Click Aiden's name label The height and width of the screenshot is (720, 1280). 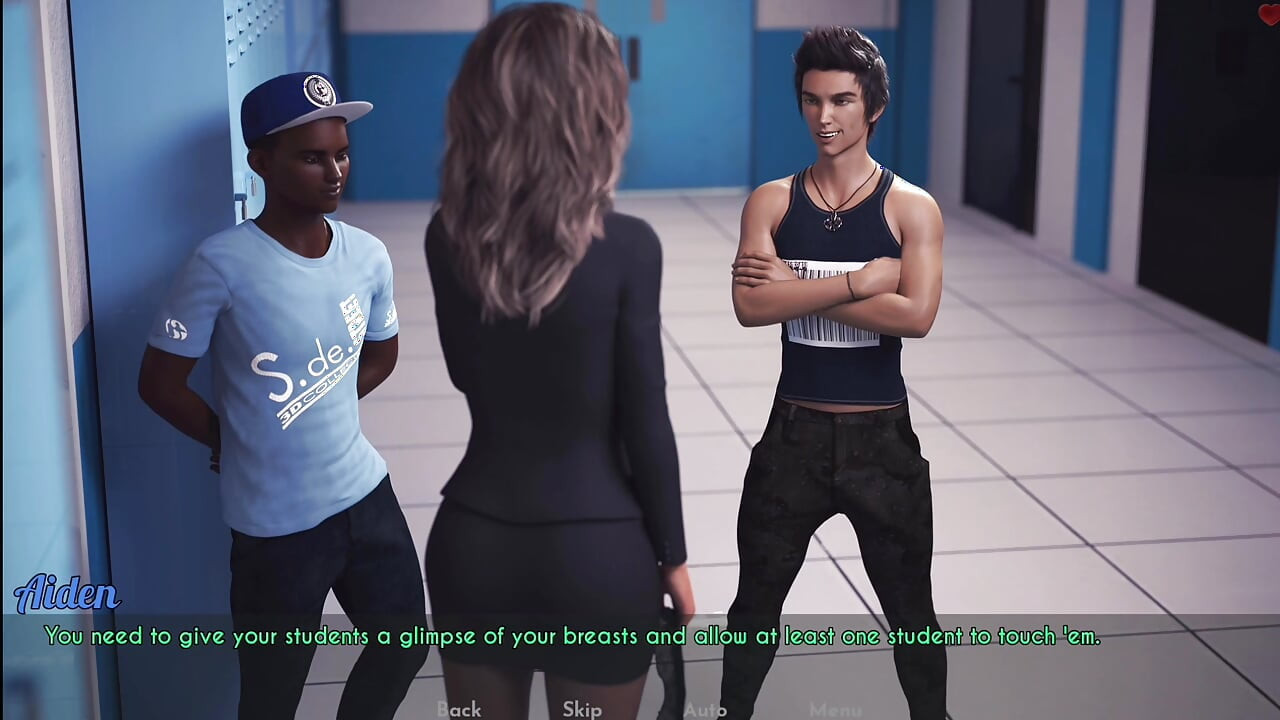(68, 594)
